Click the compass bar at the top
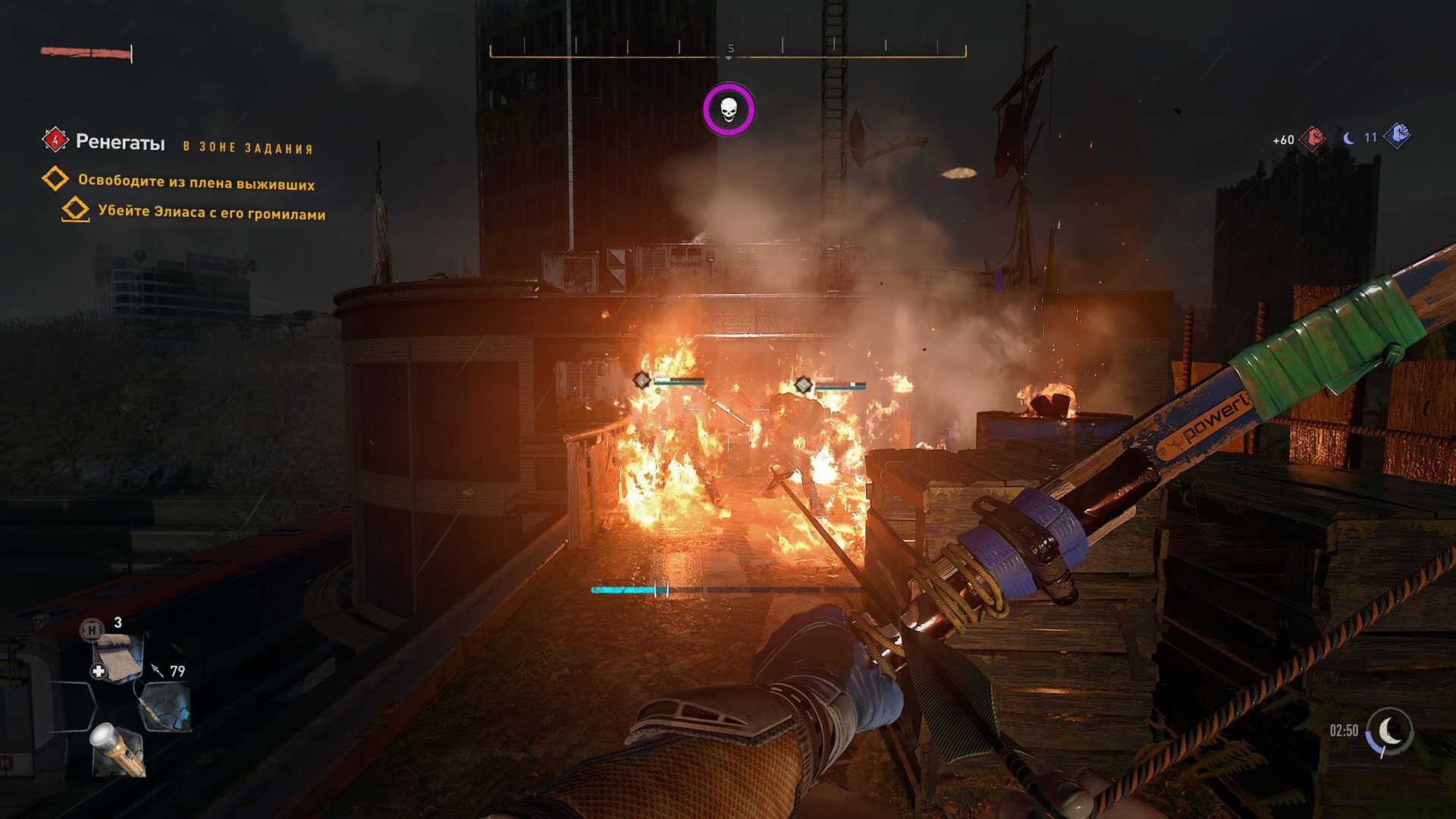Image resolution: width=1456 pixels, height=819 pixels. pos(728,51)
